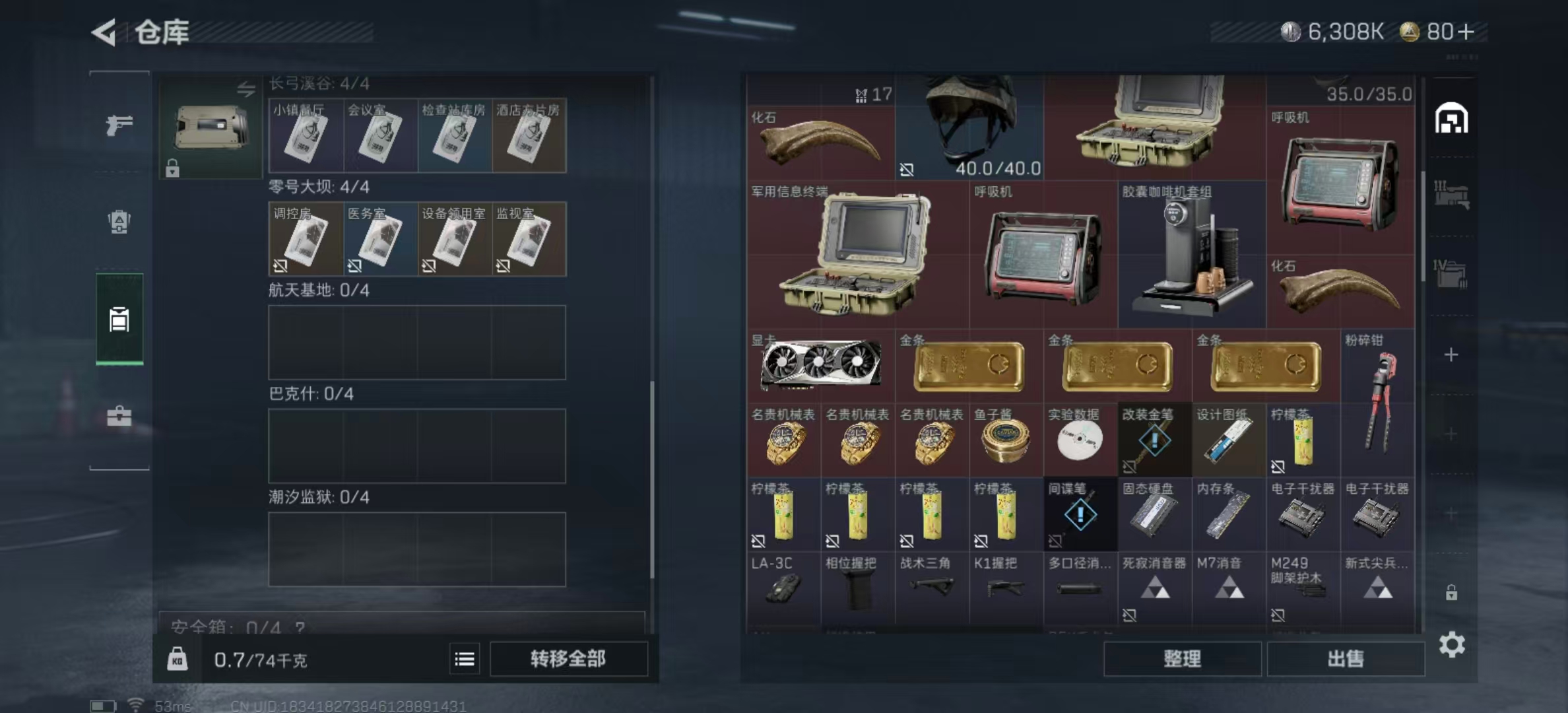Select the LA-3C attachment slot
Image resolution: width=1568 pixels, height=713 pixels.
pyautogui.click(x=783, y=587)
